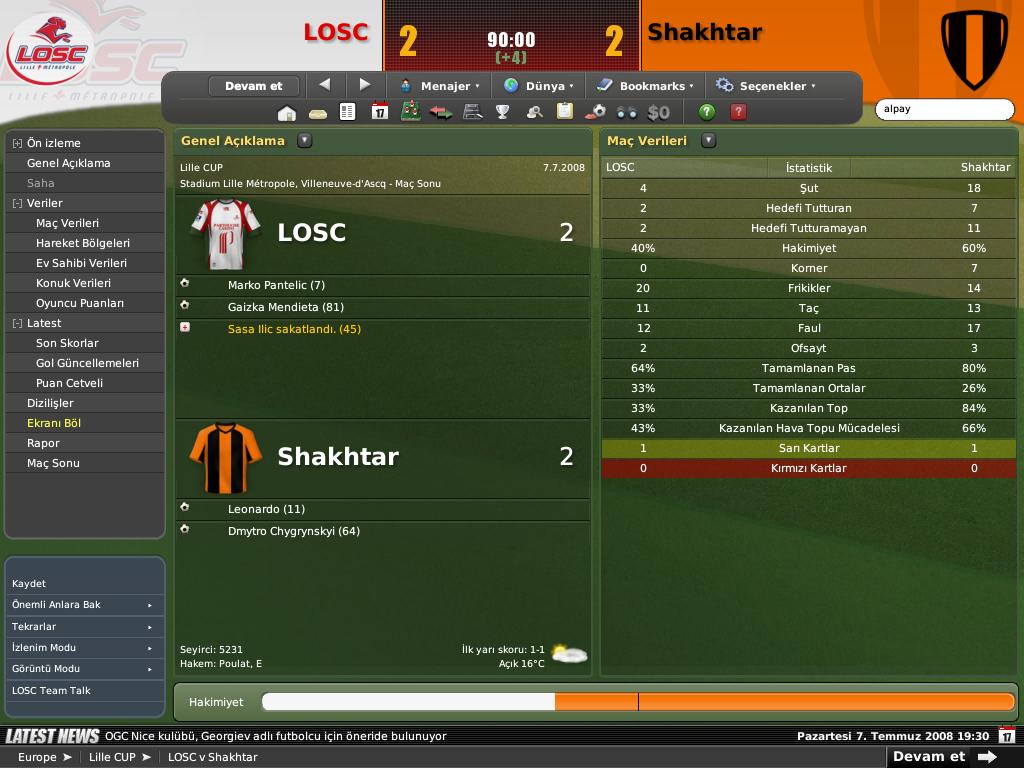Open Oyuncu Puanları in the sidebar
Screen dimensions: 1024x768
(80, 303)
